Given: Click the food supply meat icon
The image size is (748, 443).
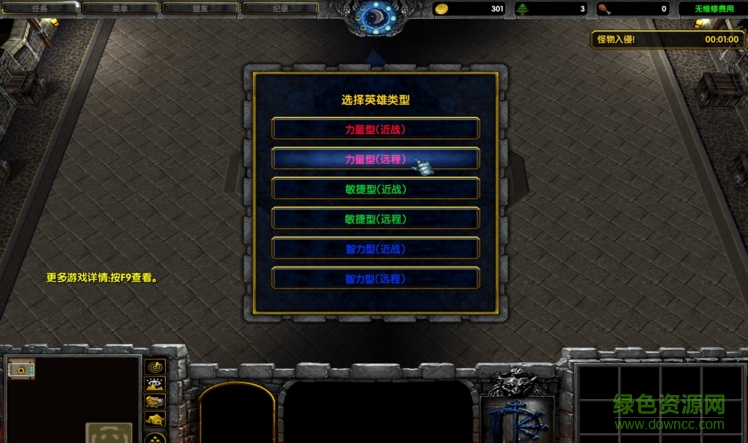Looking at the screenshot, I should point(606,9).
